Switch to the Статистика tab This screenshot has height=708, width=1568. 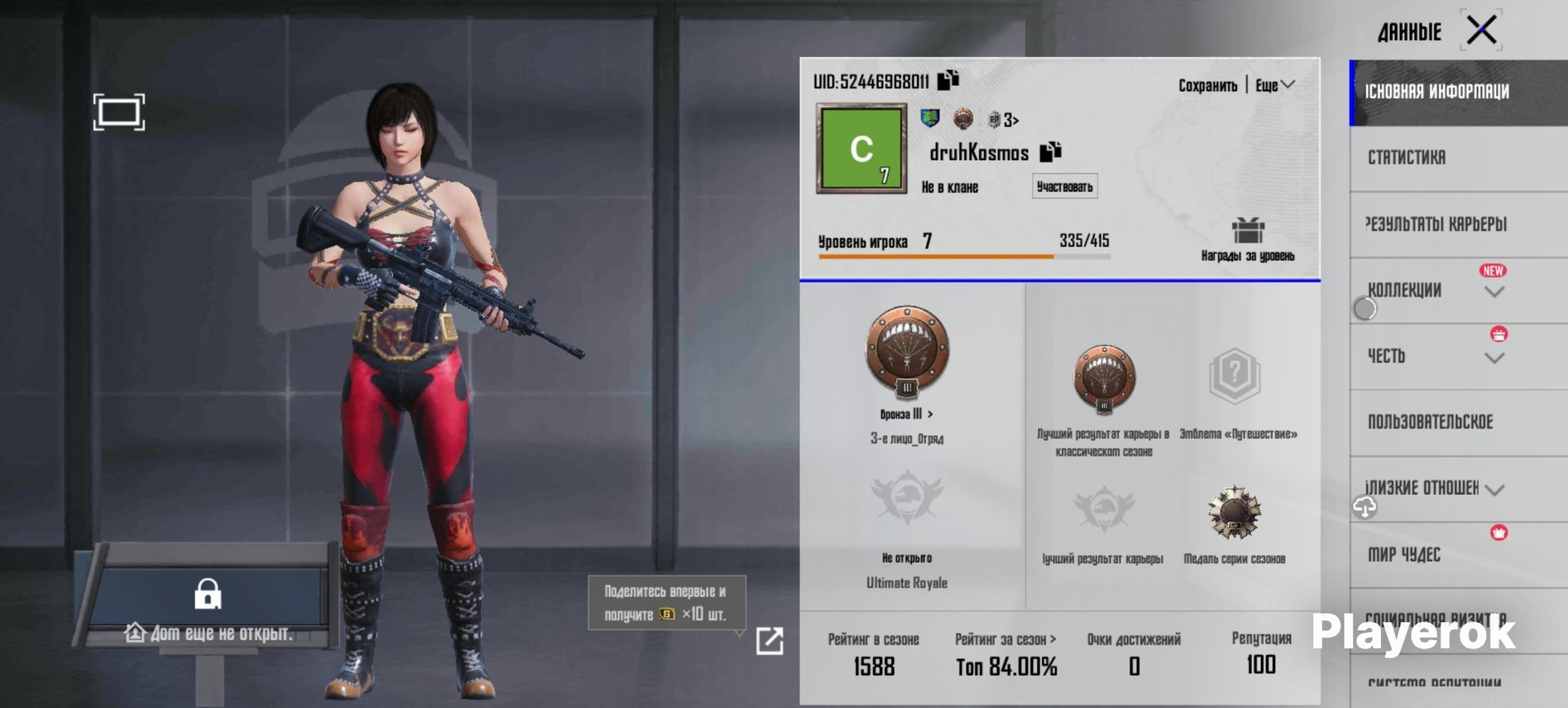[x=1406, y=158]
